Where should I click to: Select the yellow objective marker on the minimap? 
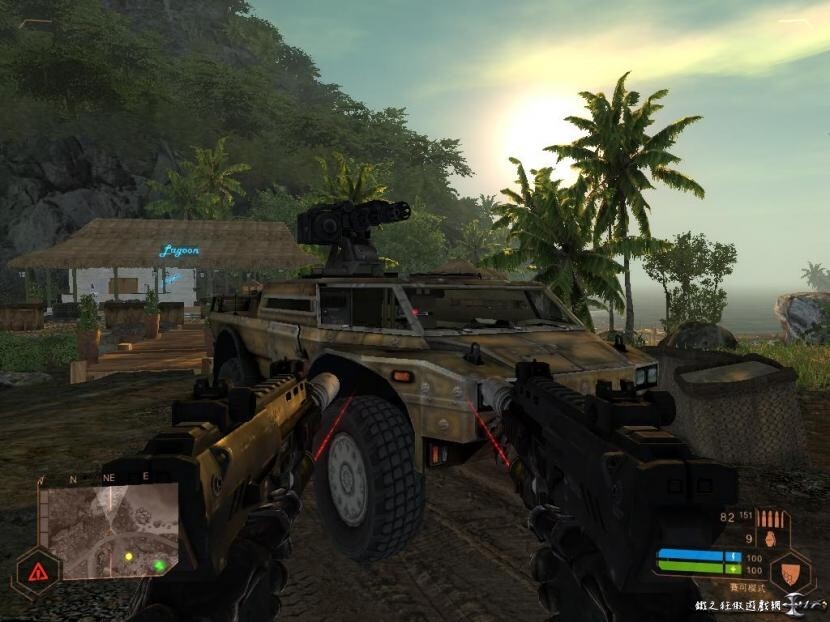click(128, 556)
